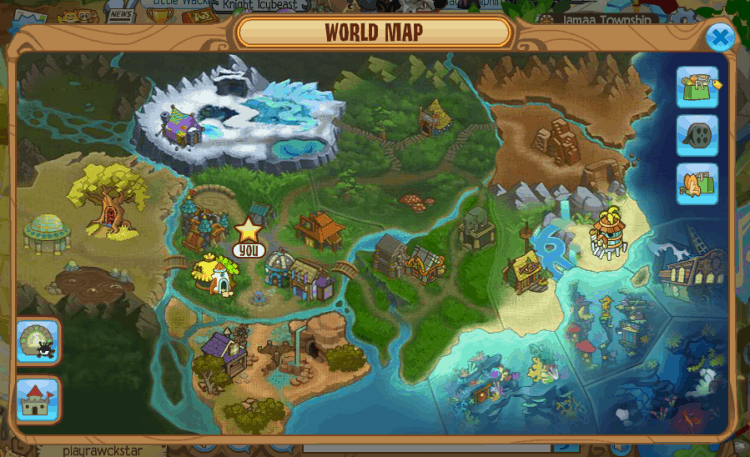Open the shopping bag with price tag
The image size is (750, 457).
(x=697, y=88)
